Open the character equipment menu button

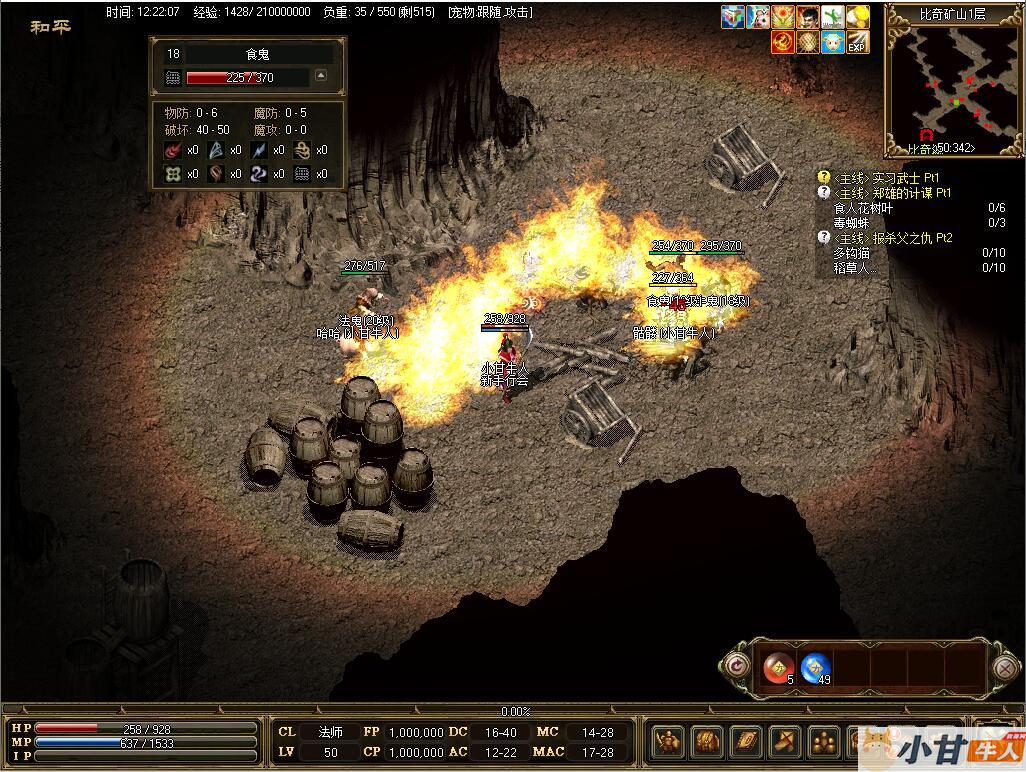pos(667,741)
